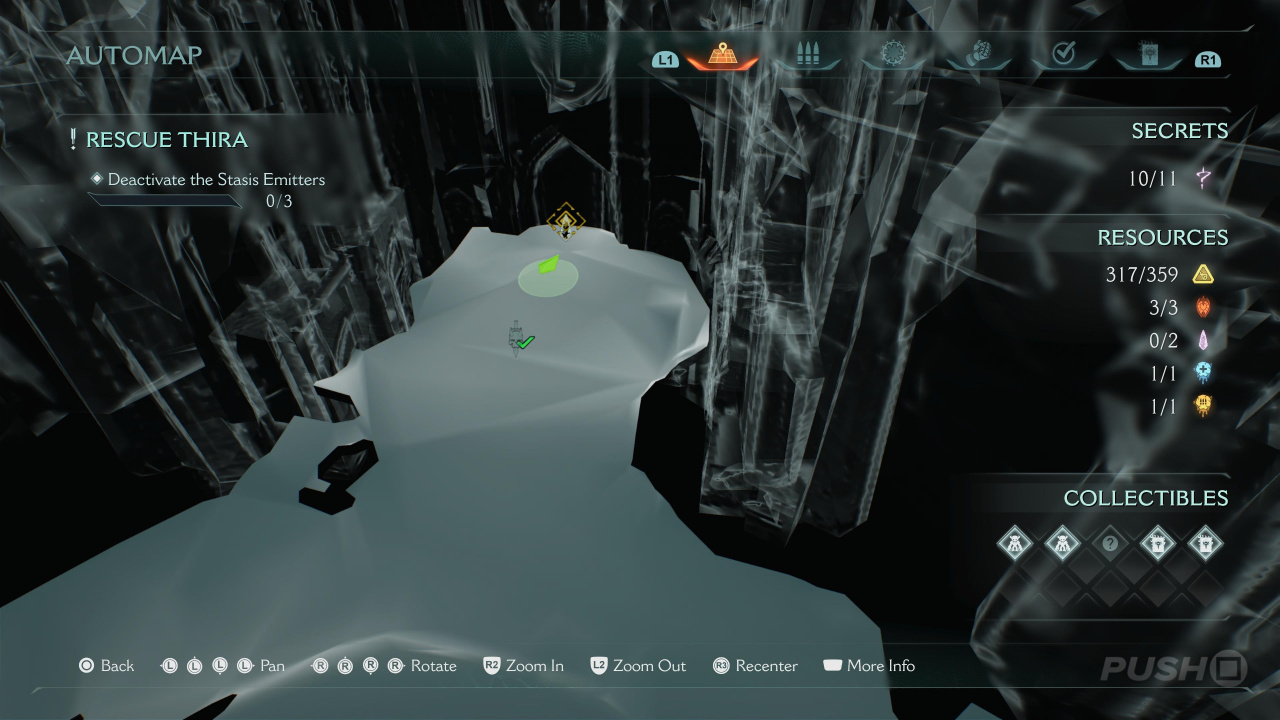Open the circled checkmark tab
The width and height of the screenshot is (1280, 720).
pos(1063,56)
